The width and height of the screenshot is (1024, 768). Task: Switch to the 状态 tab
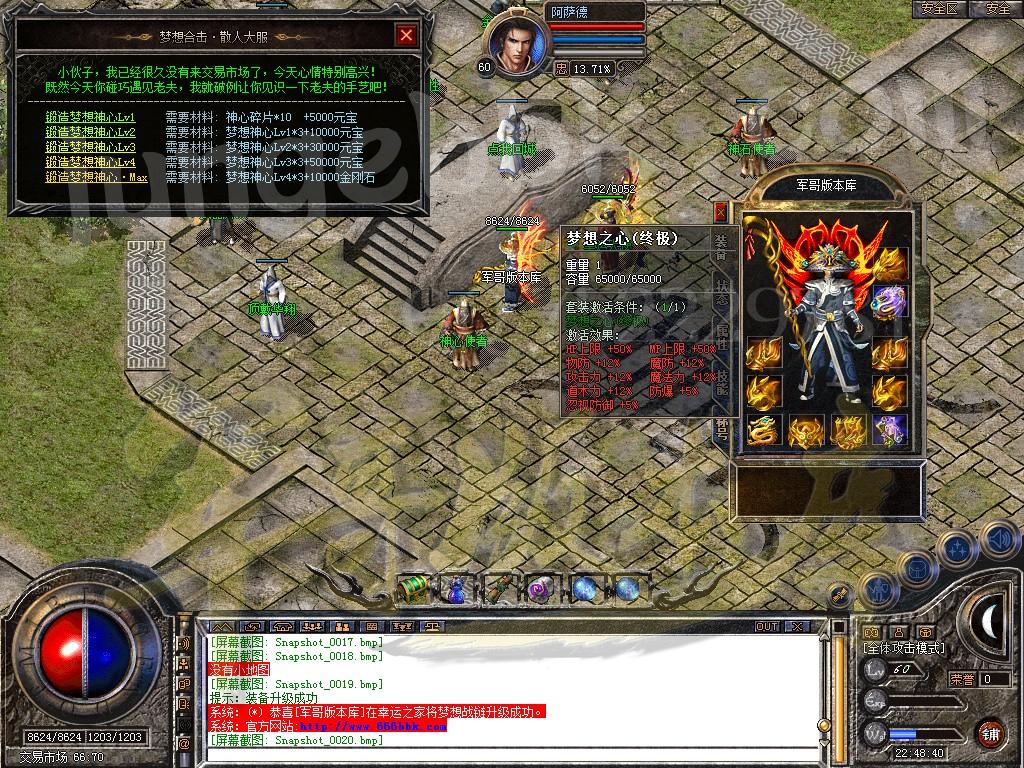(722, 292)
